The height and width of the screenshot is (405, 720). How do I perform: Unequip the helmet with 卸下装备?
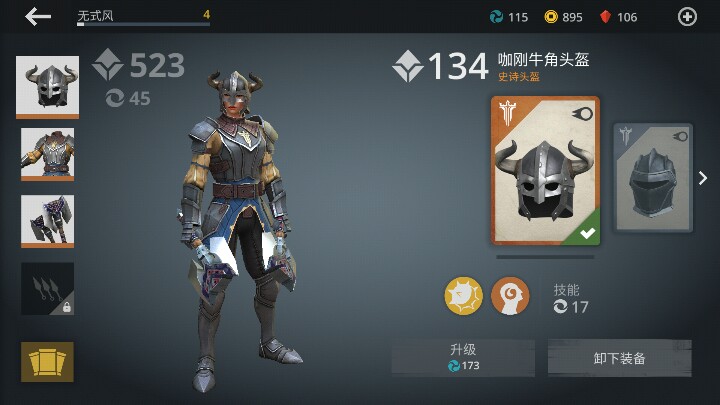(619, 357)
